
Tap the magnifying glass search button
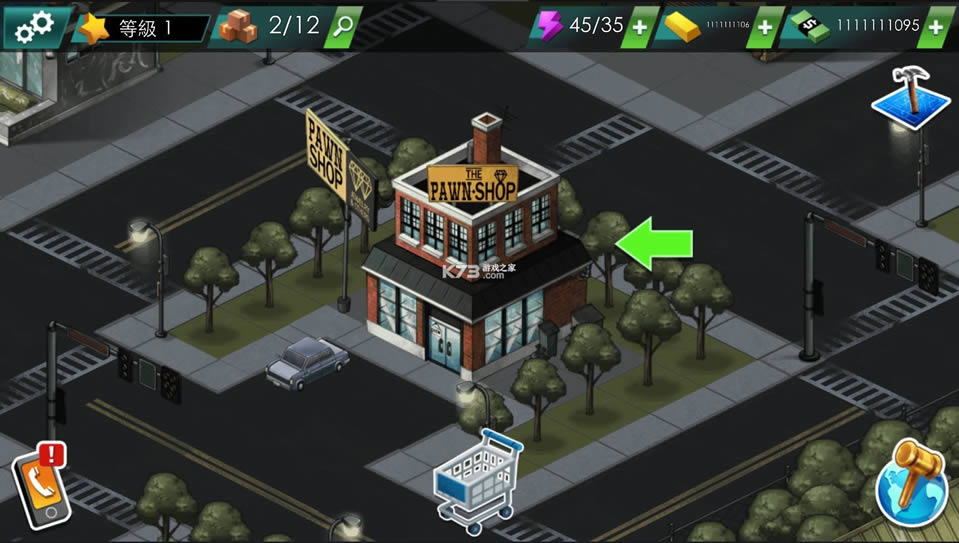[x=342, y=26]
